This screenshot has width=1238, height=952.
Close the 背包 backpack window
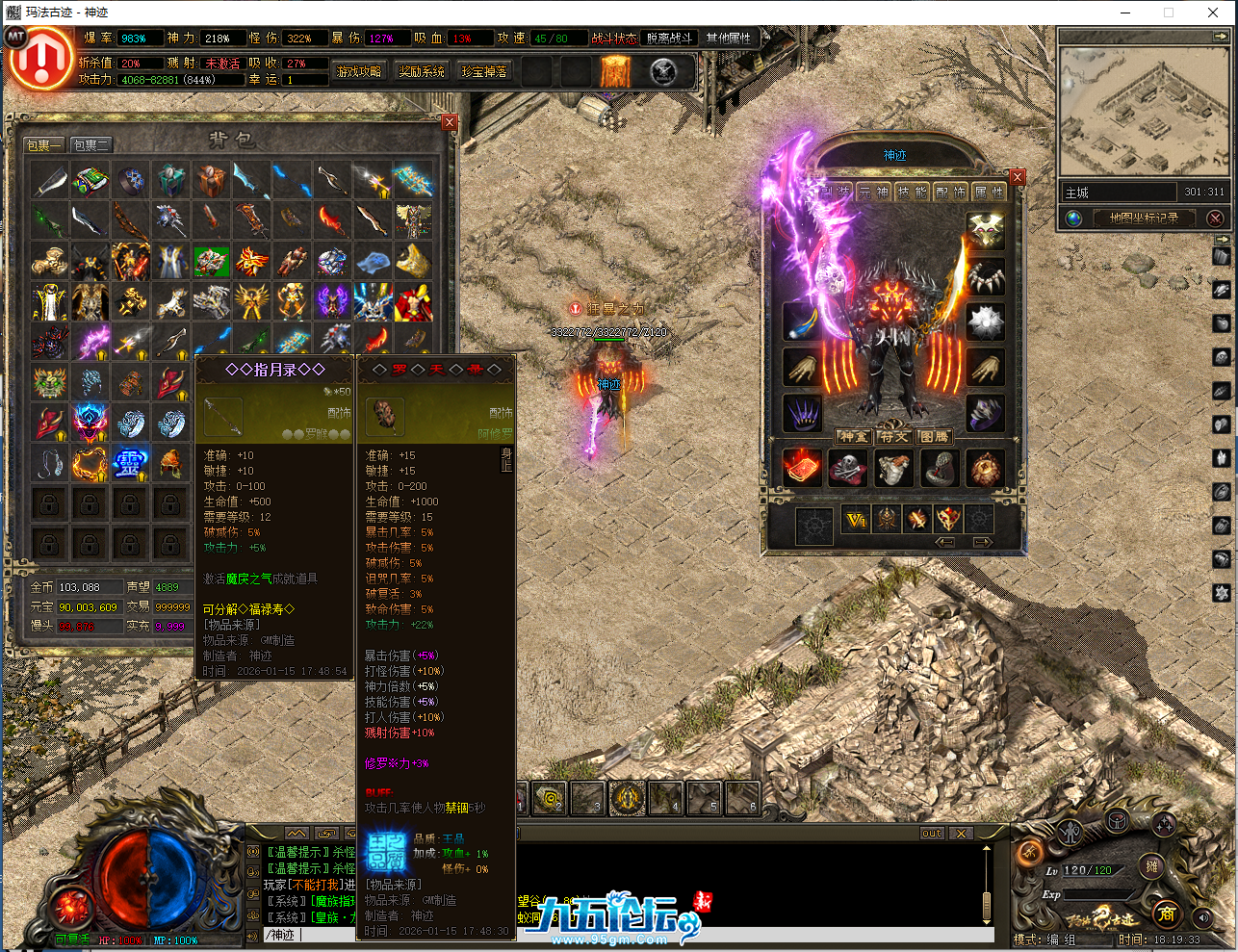point(450,122)
